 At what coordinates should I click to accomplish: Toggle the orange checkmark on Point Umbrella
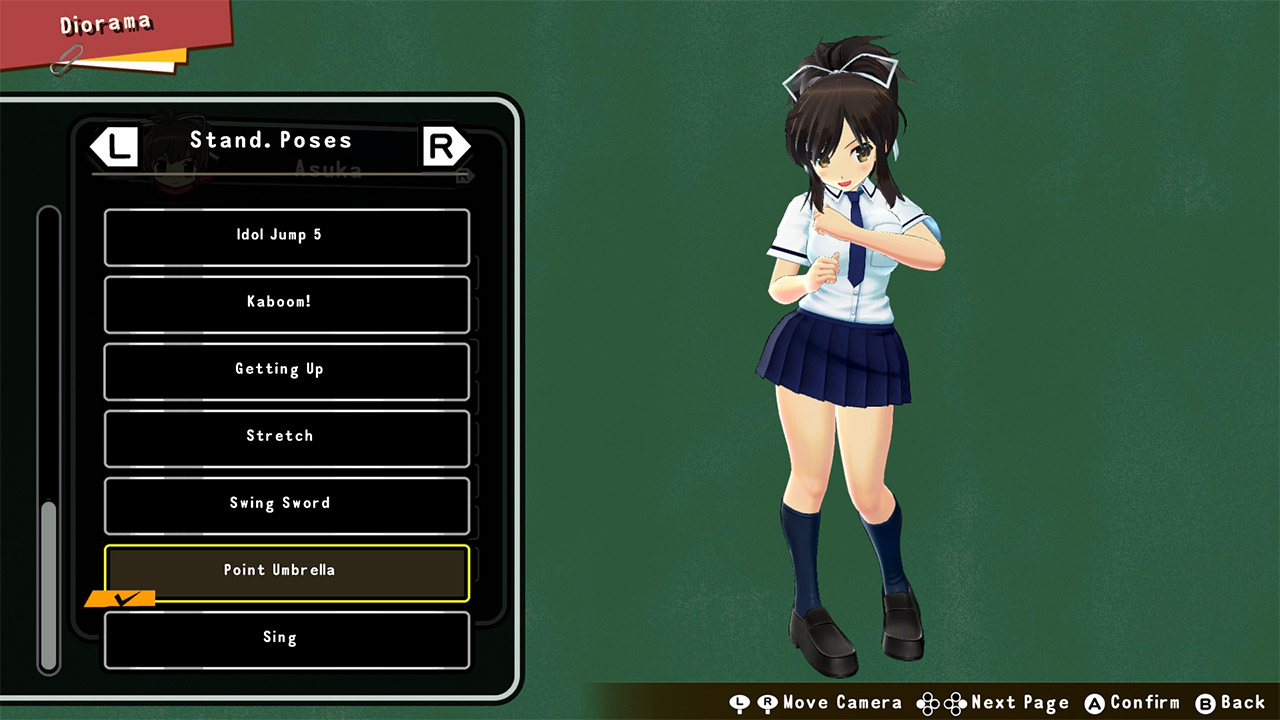(x=122, y=598)
